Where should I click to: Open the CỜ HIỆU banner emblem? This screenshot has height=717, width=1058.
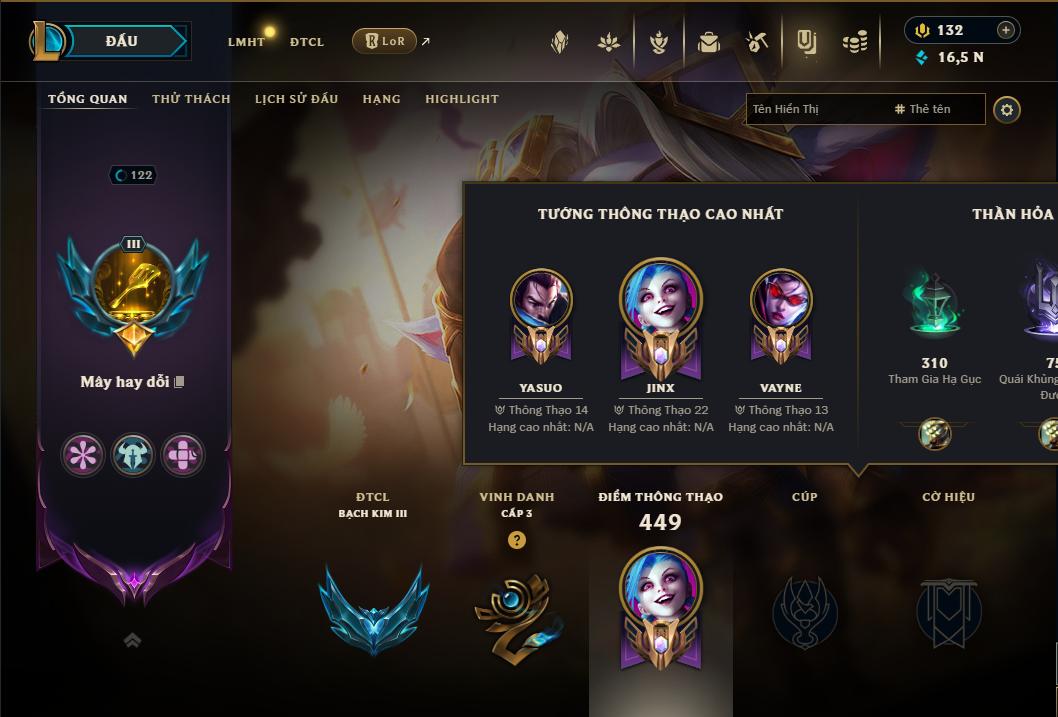948,612
